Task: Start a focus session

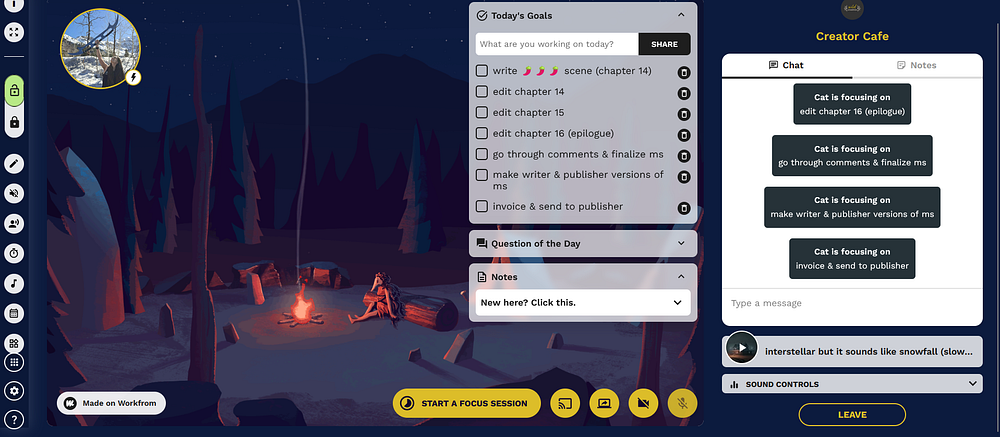Action: pyautogui.click(x=466, y=403)
